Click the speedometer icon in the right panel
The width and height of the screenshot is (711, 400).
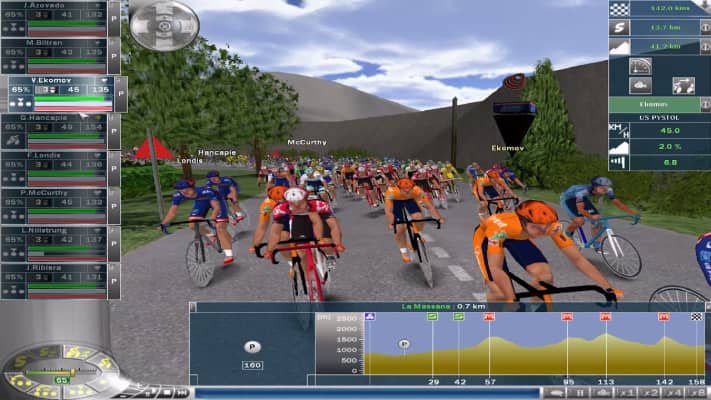tap(642, 66)
